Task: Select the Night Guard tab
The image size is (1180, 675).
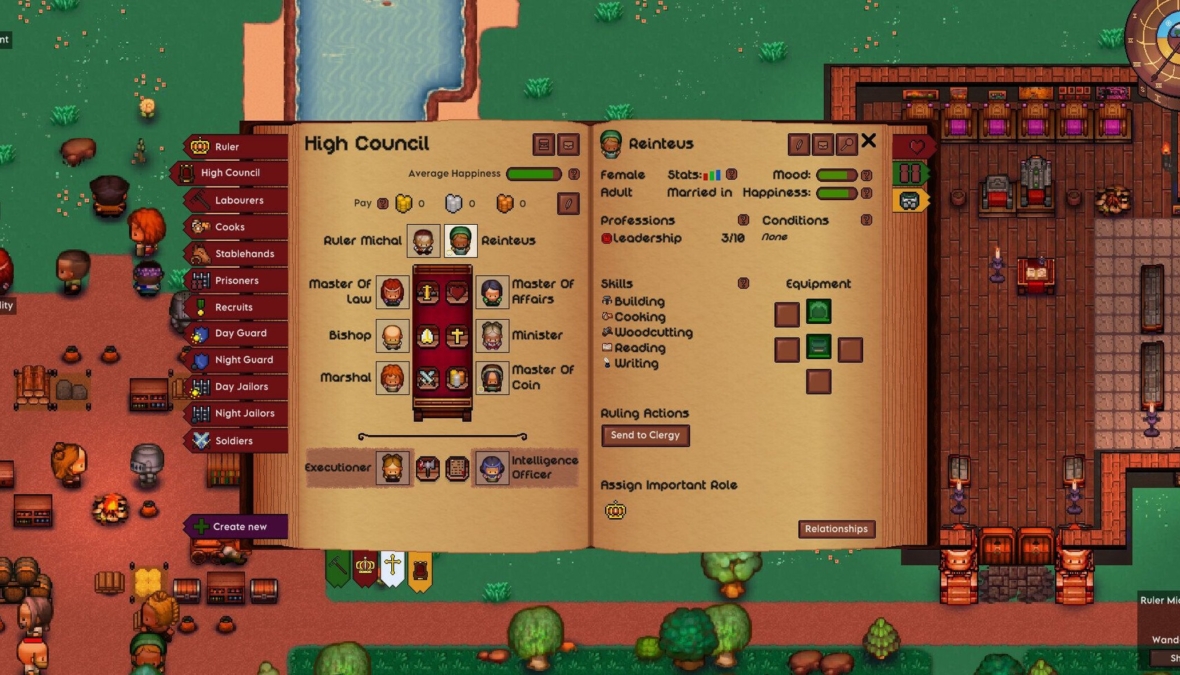Action: 237,360
